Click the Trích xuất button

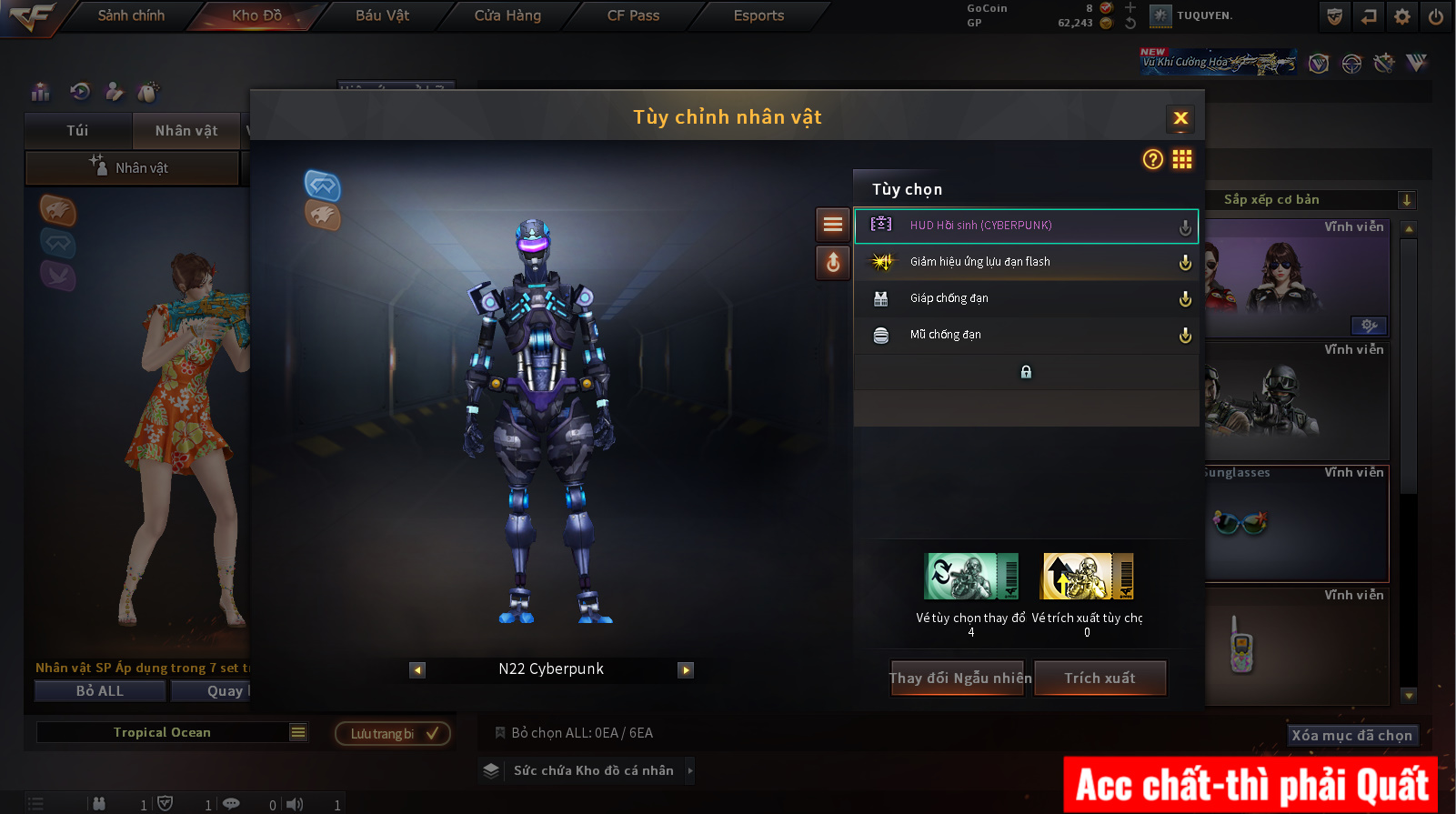1100,678
